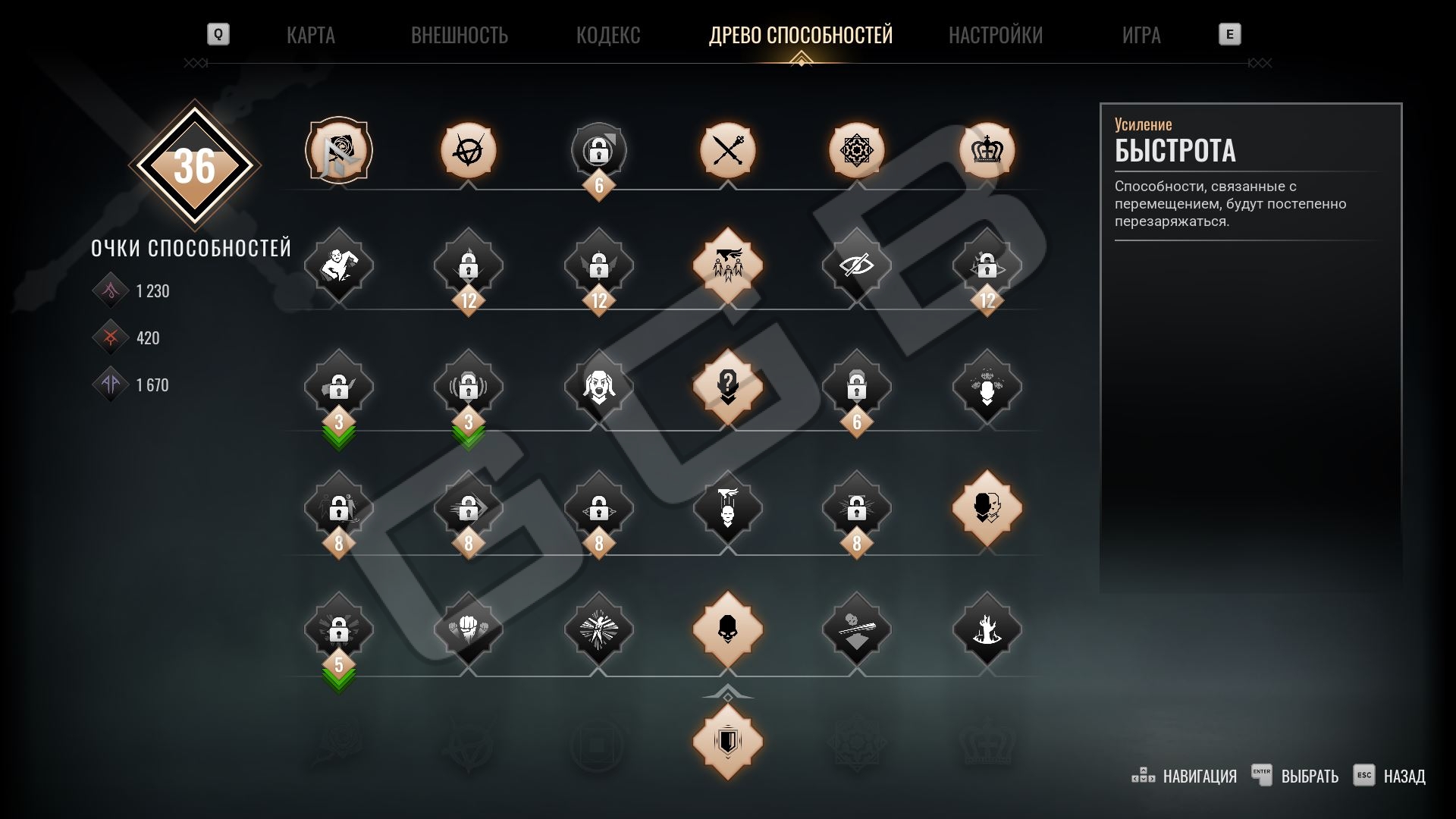Activate the skull ability node
This screenshot has width=1456, height=819.
(727, 629)
